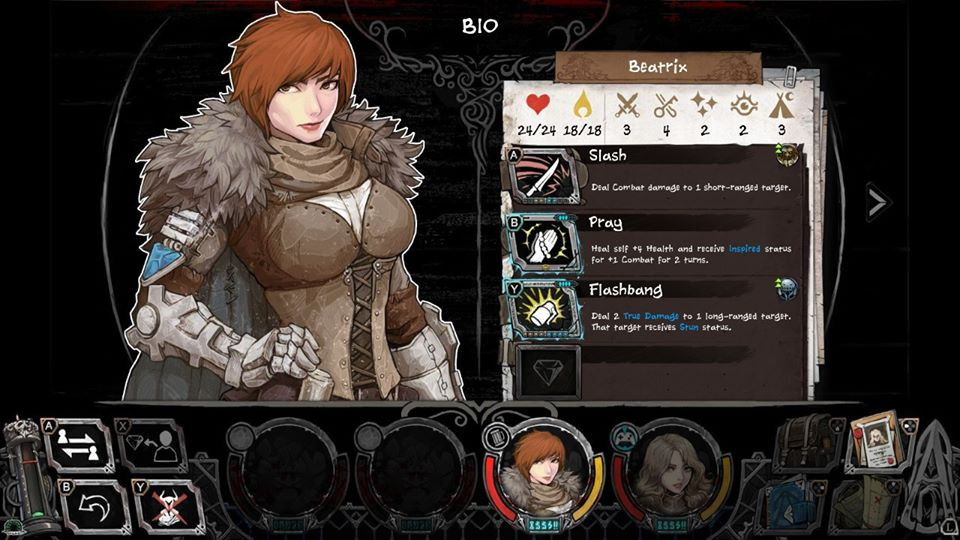Click the empty gem skill slot
The image size is (960, 540).
click(x=546, y=369)
